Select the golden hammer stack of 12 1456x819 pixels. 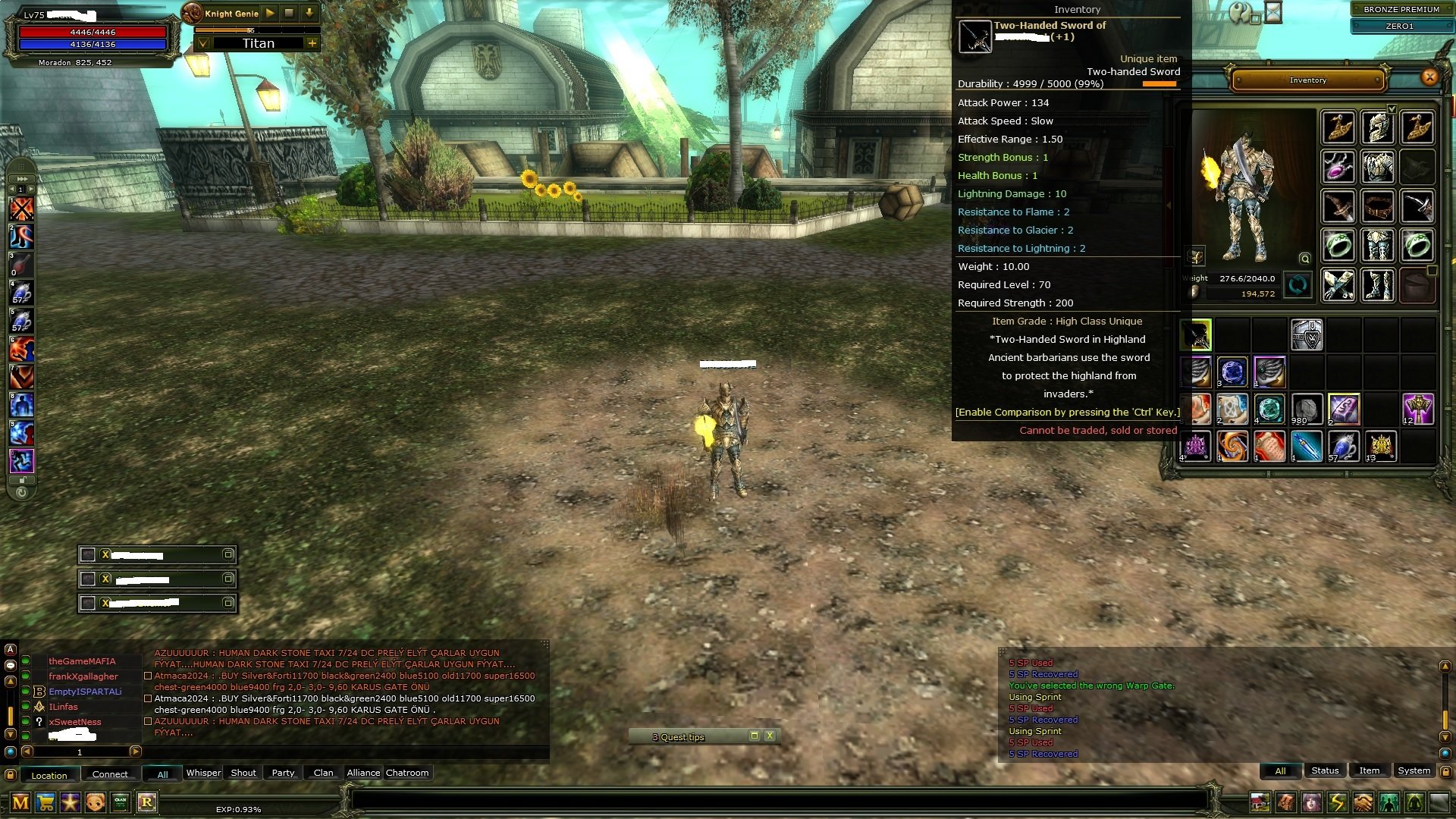[x=1417, y=409]
